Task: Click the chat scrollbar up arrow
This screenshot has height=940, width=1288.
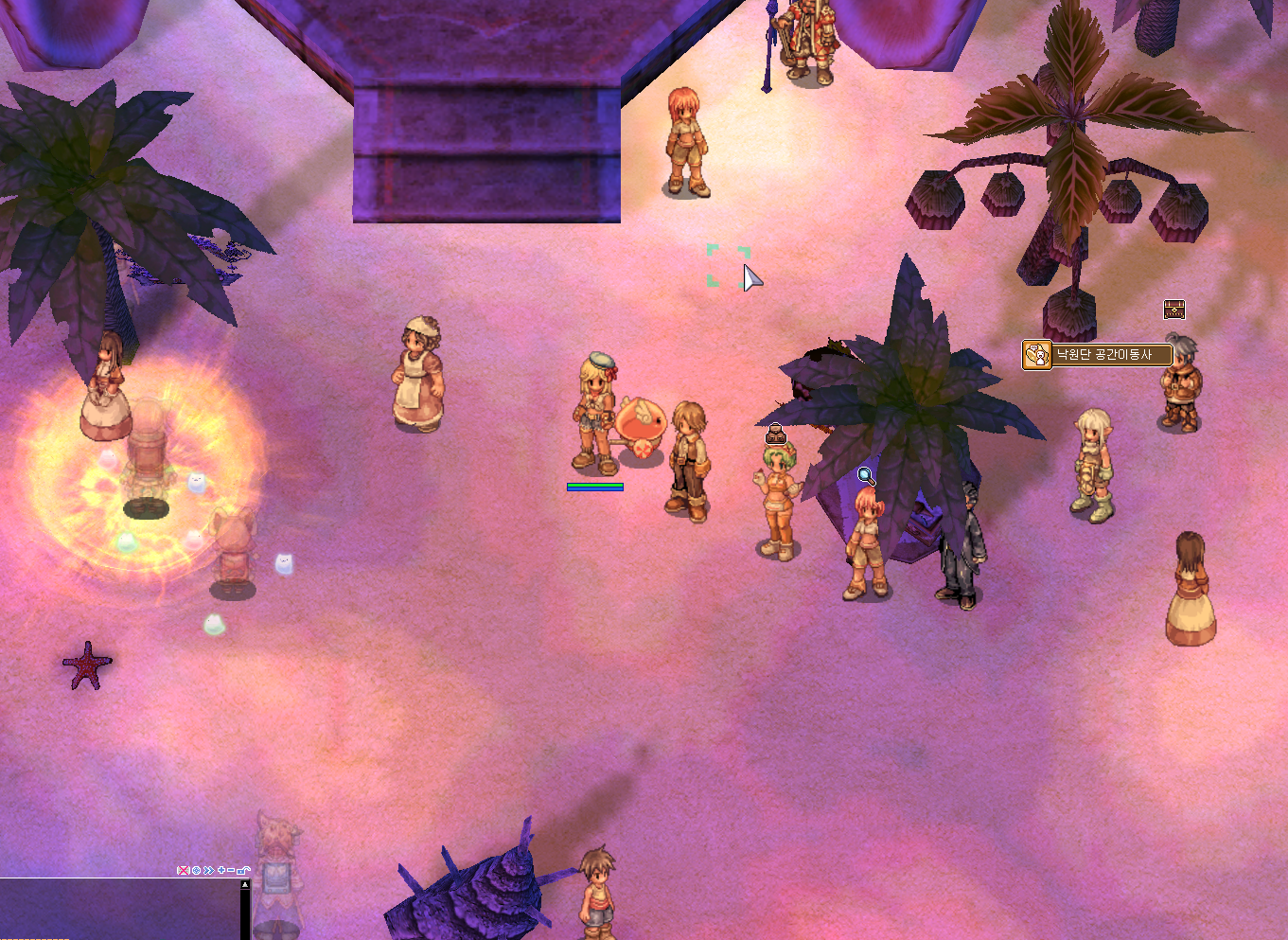Action: point(245,885)
